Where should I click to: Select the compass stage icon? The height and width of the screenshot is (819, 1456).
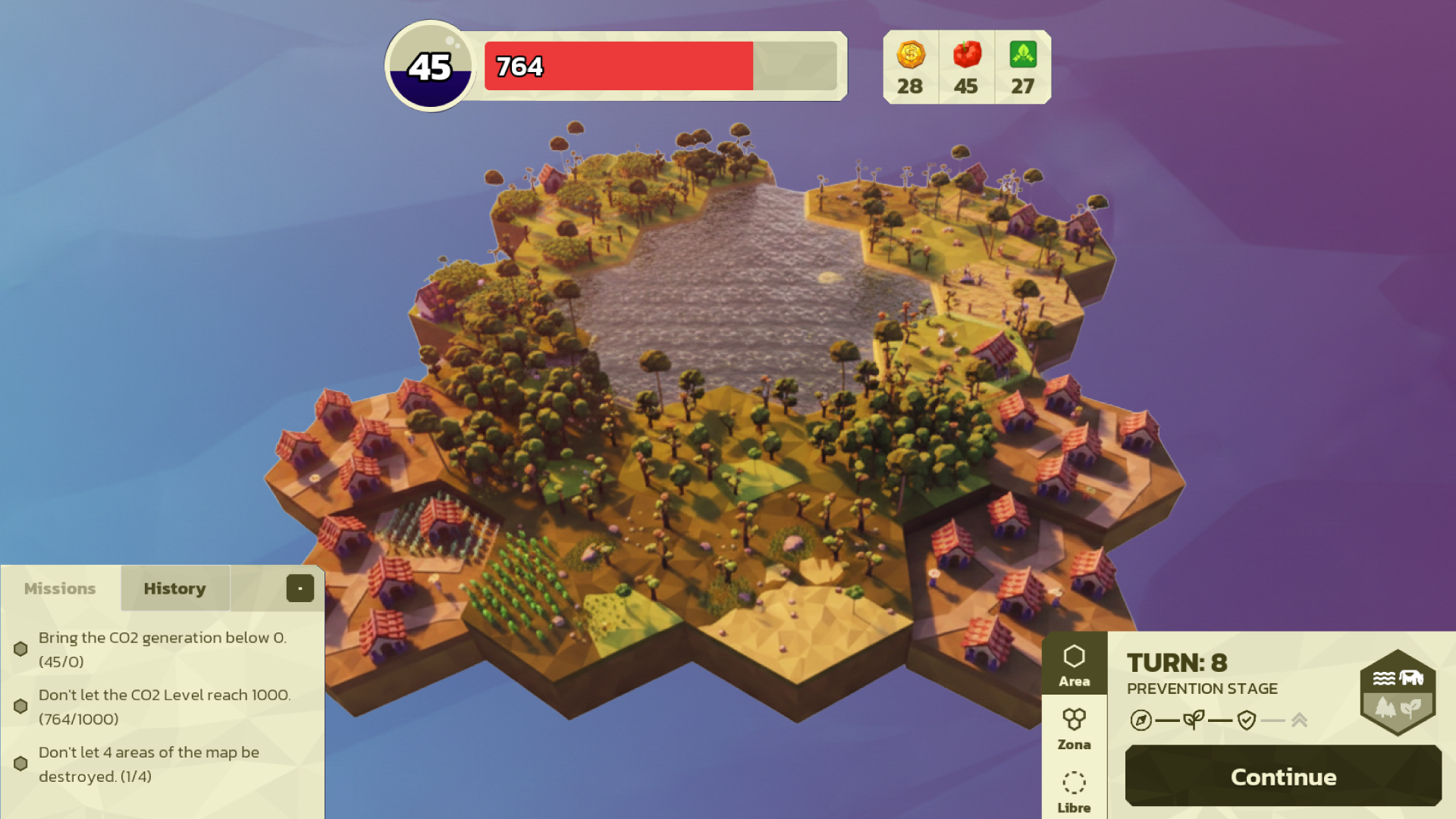[x=1141, y=720]
